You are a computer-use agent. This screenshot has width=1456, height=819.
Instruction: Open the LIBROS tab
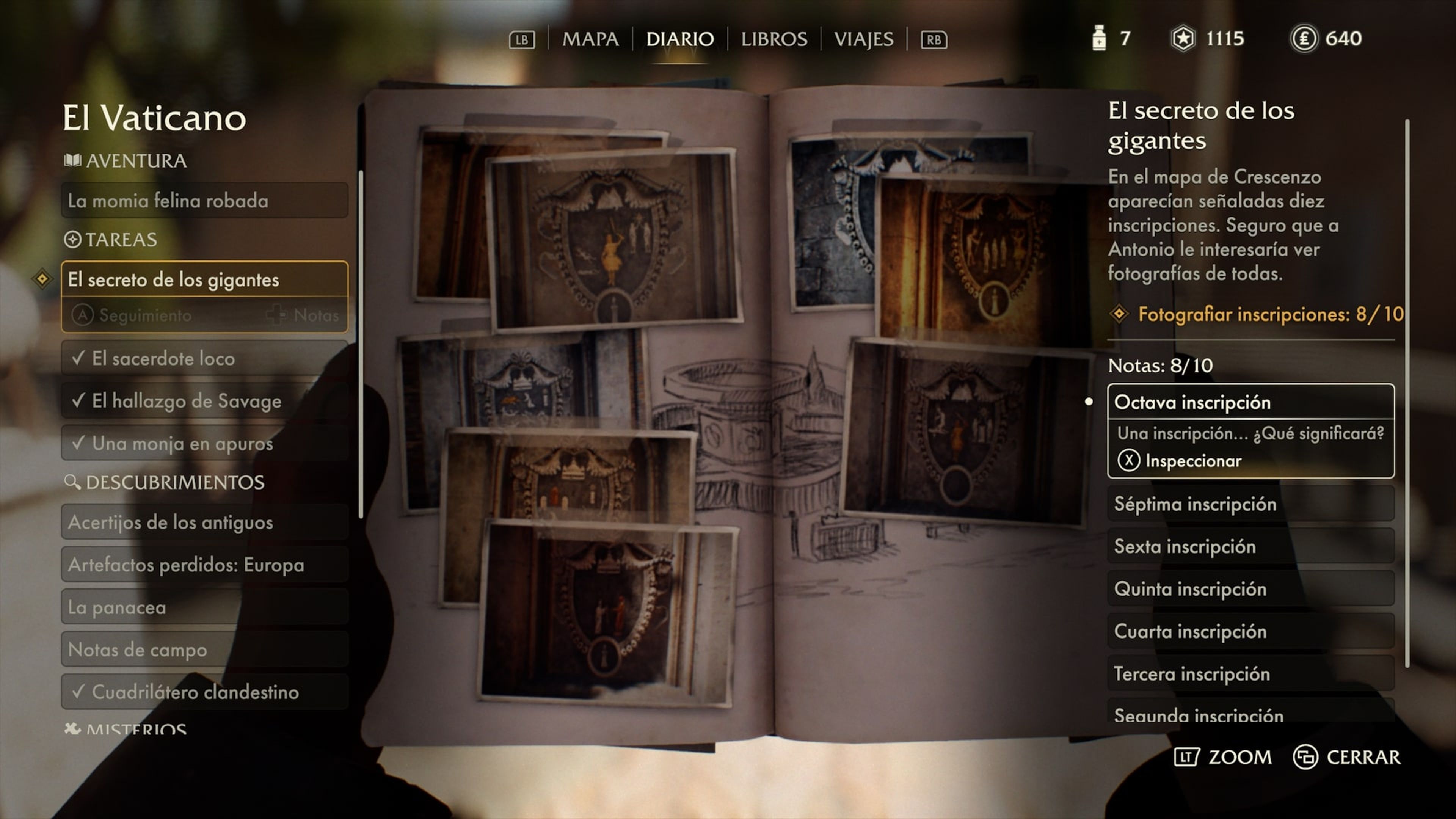click(774, 39)
